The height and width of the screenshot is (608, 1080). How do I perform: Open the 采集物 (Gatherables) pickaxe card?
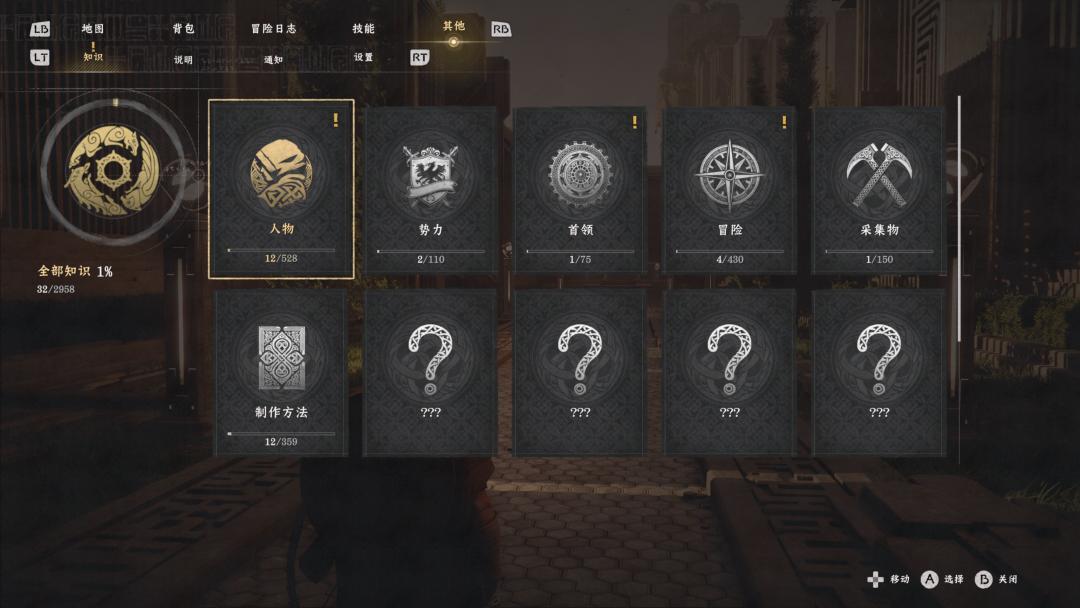point(879,189)
